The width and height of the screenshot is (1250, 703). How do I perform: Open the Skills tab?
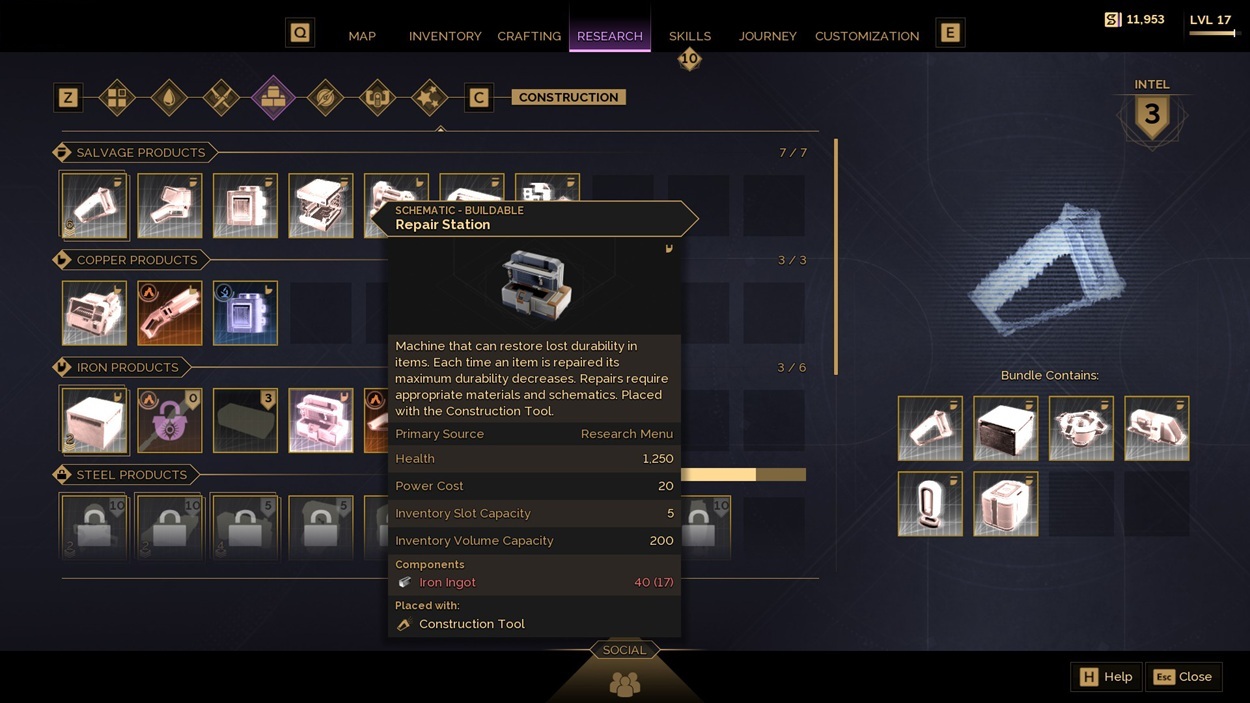690,36
